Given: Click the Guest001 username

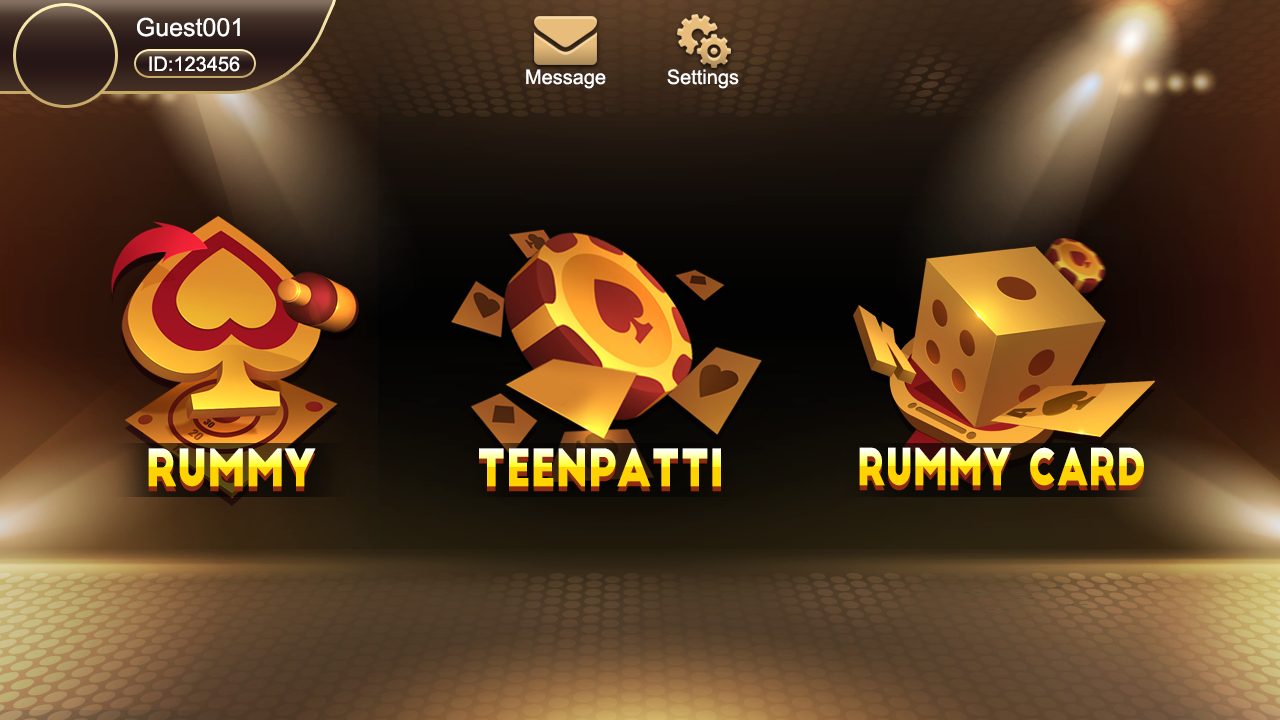Looking at the screenshot, I should [188, 27].
